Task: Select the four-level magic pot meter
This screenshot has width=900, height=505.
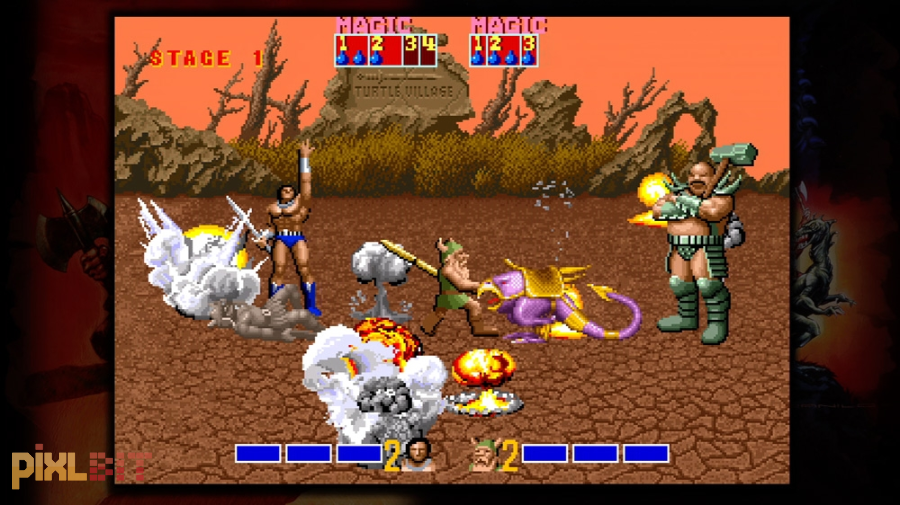Action: coord(386,50)
